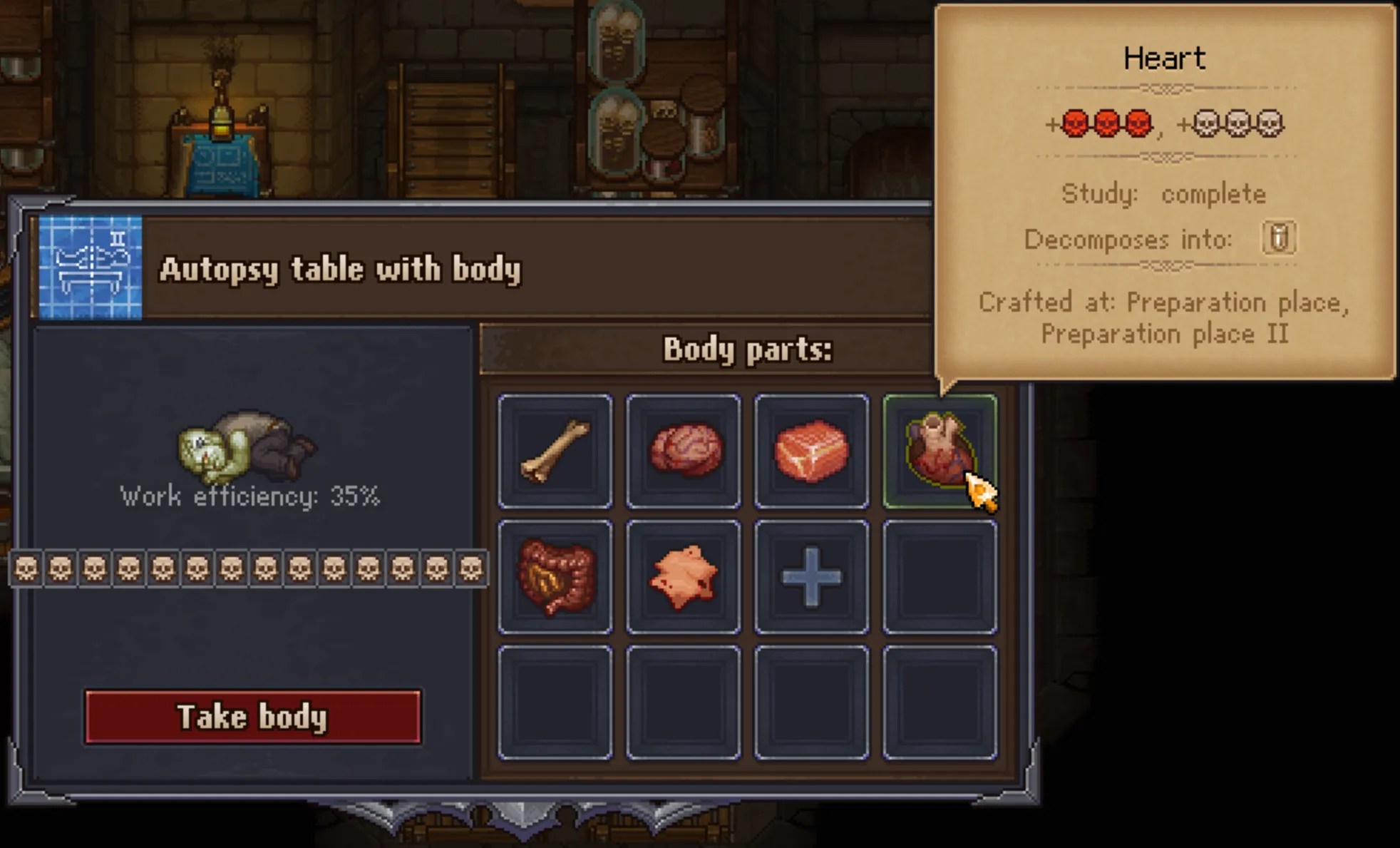Click the plus icon body part slot
1400x848 pixels.
click(x=812, y=575)
